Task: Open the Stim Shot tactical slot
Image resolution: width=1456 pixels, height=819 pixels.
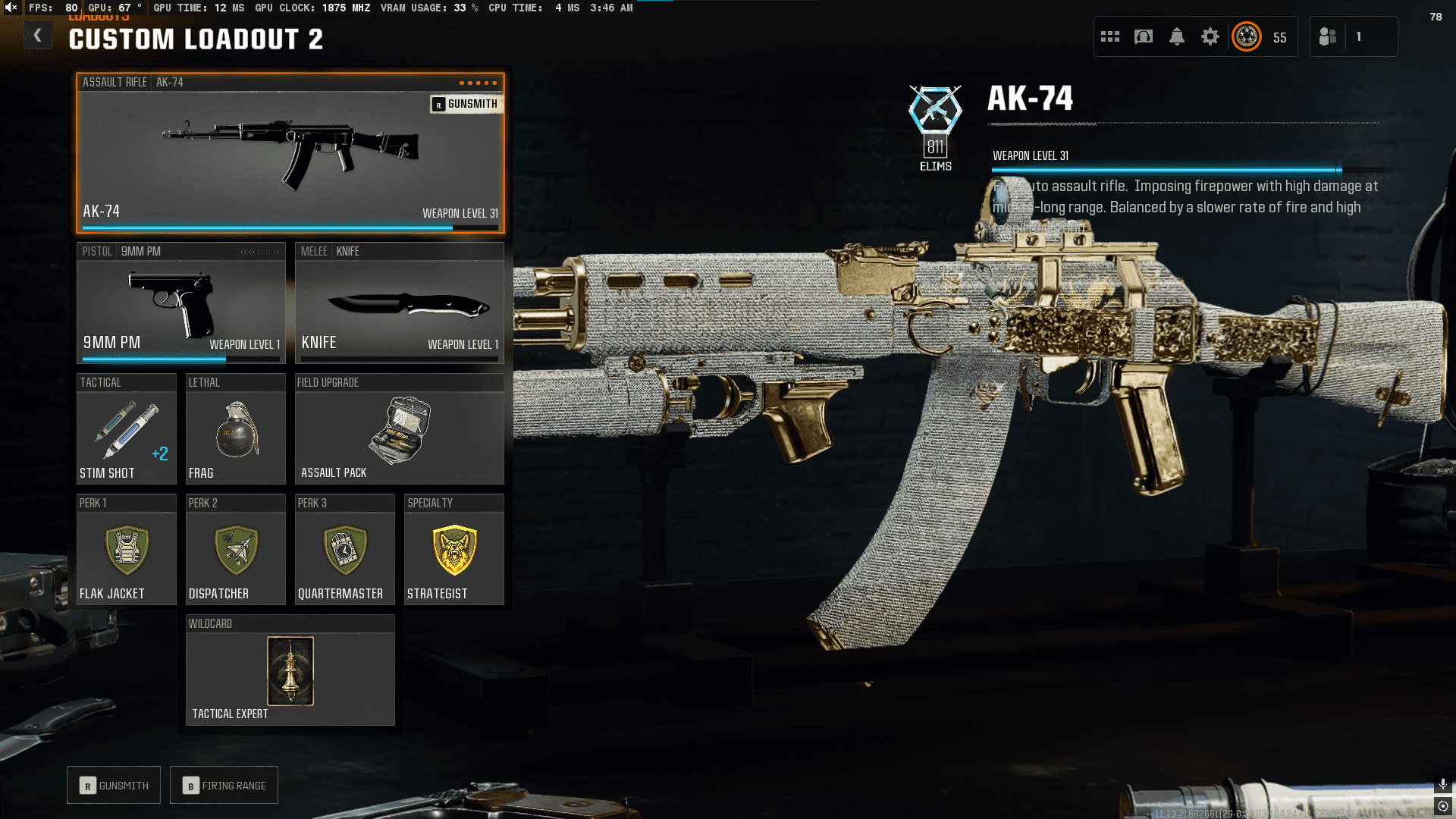Action: point(126,429)
